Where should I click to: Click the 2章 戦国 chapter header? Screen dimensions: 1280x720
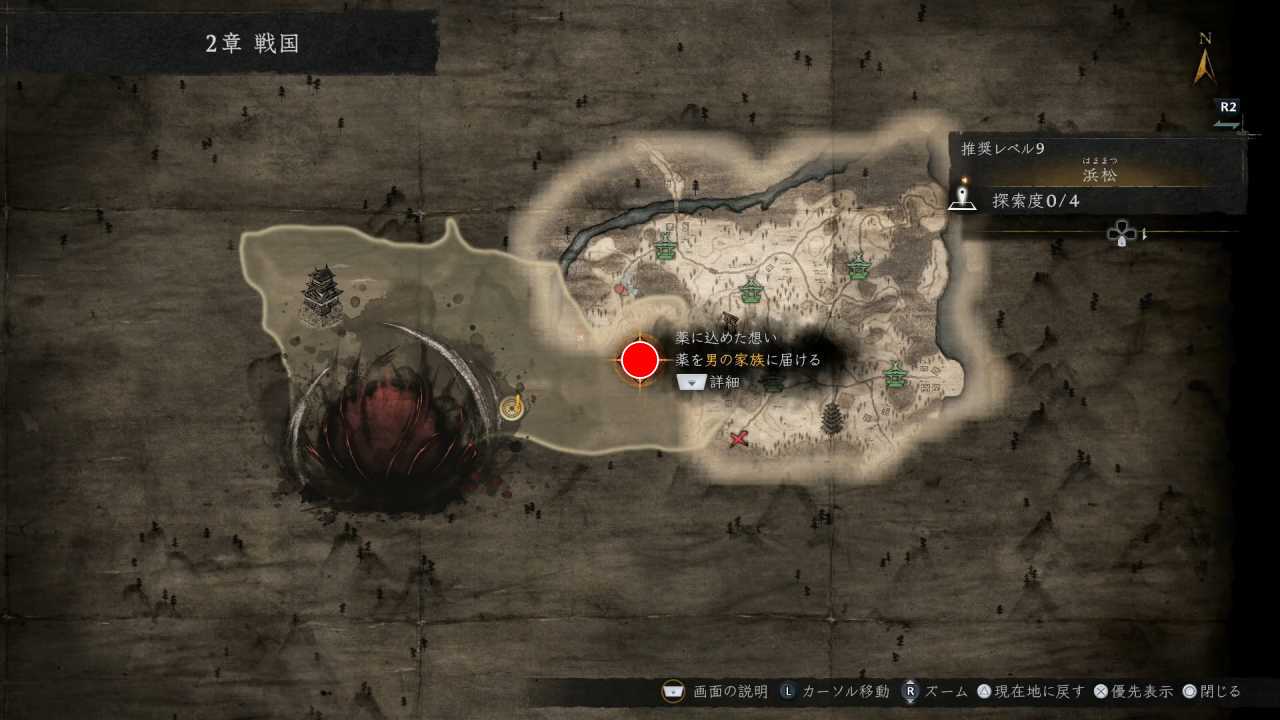(253, 43)
